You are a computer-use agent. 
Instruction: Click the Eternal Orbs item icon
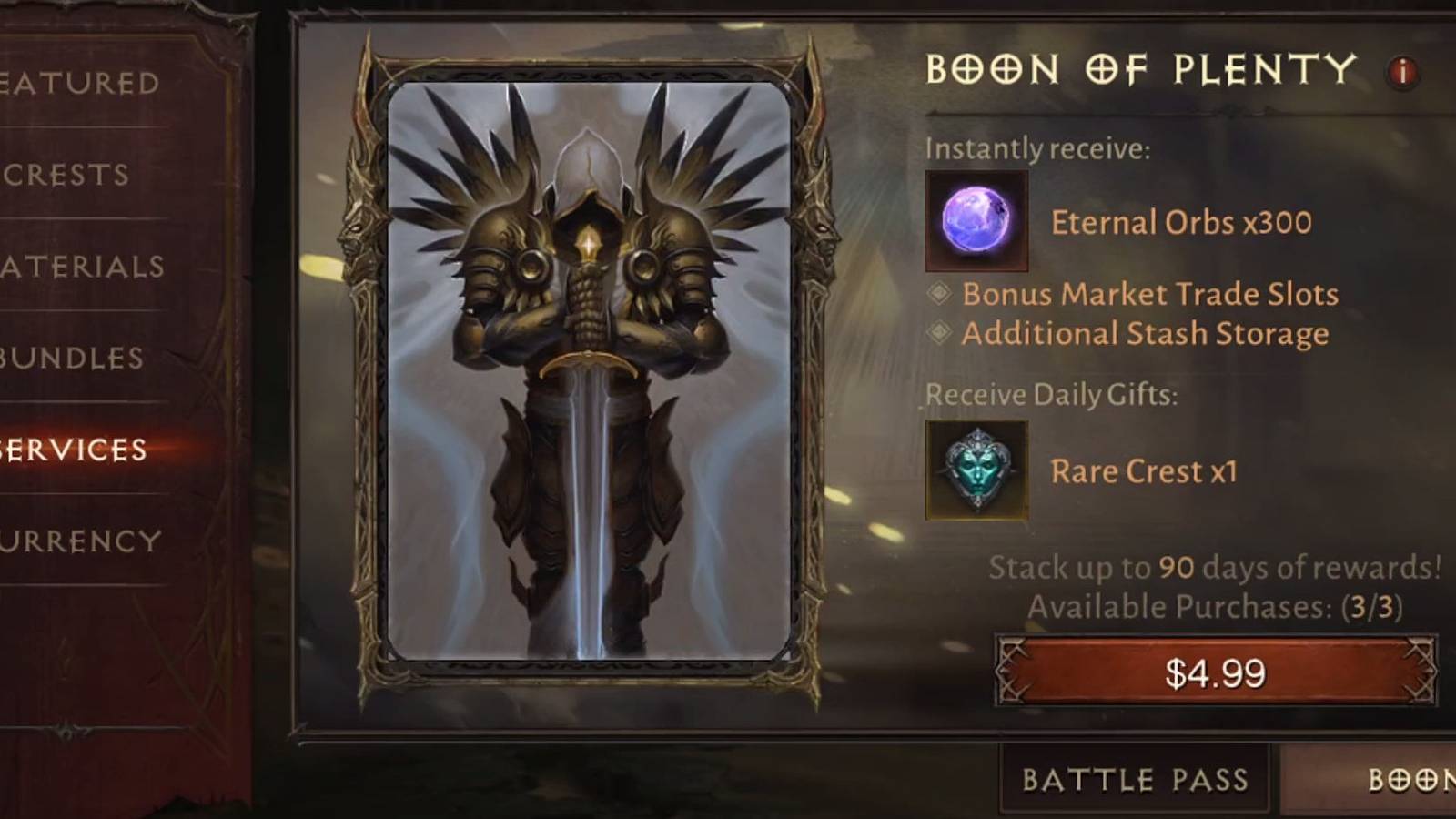(x=976, y=219)
